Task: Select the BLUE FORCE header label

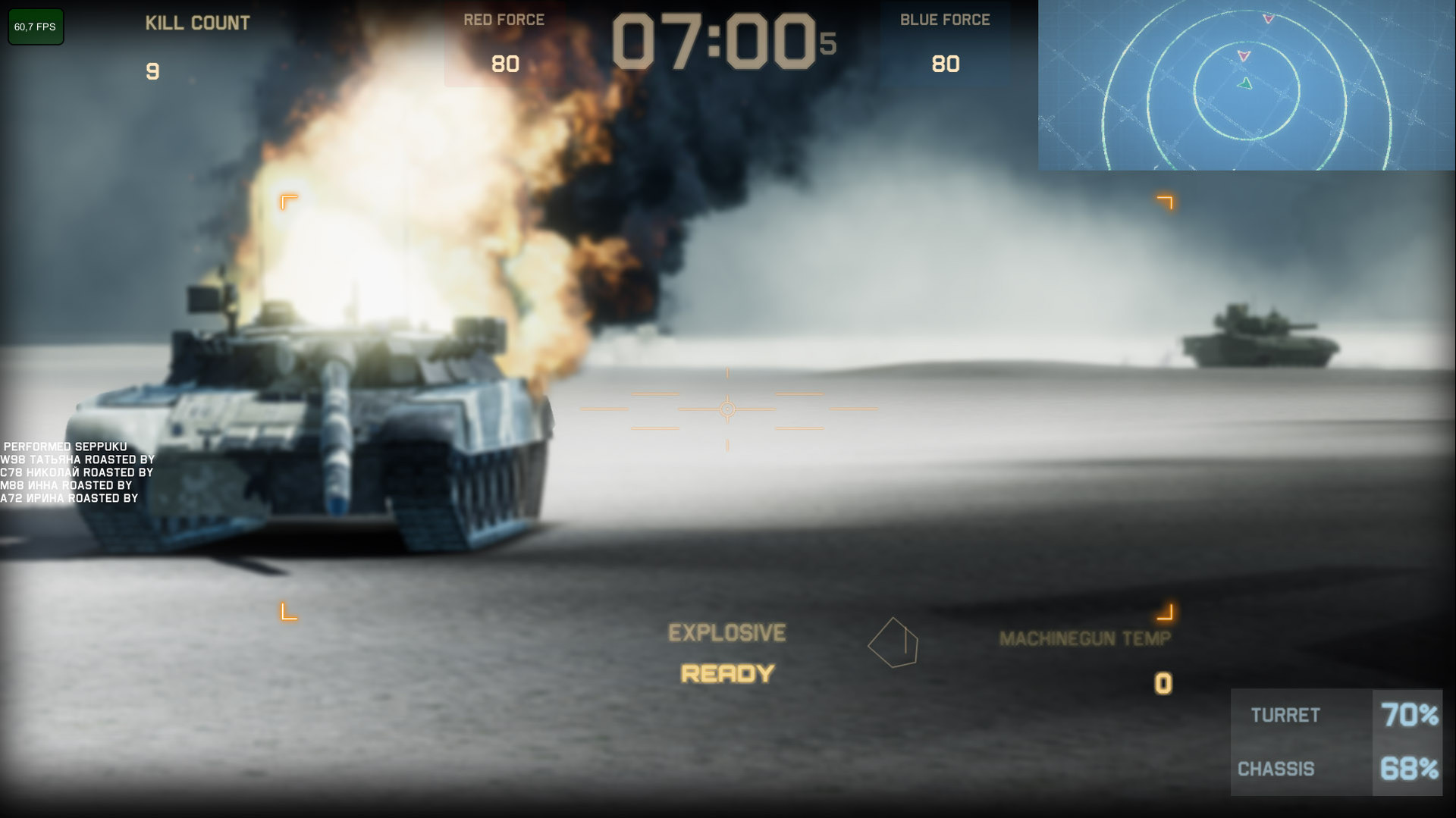Action: 945,19
